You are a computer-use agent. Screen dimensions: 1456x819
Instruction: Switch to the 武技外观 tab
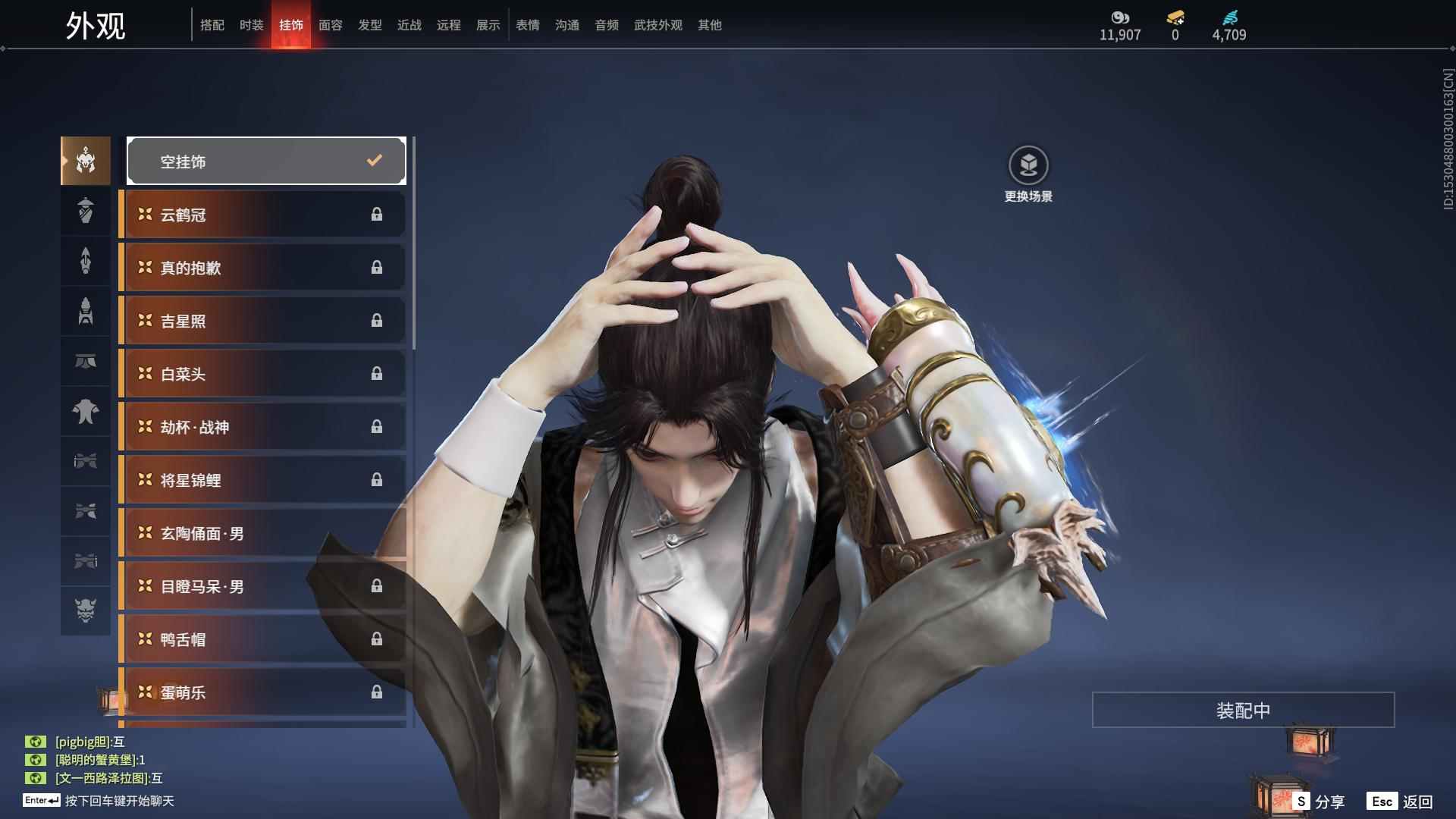coord(657,24)
